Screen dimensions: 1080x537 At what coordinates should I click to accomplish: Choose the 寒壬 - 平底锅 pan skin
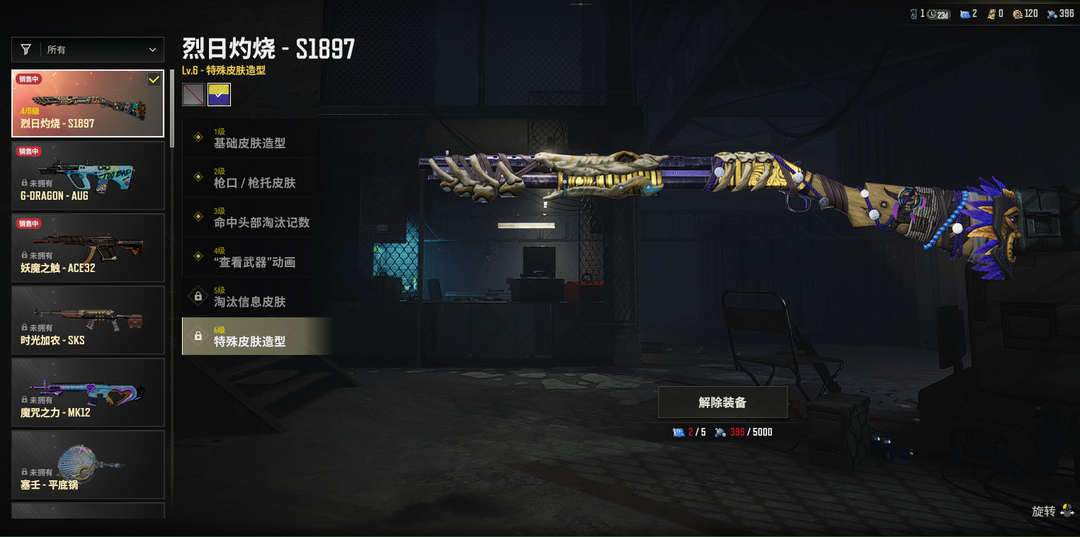[88, 464]
